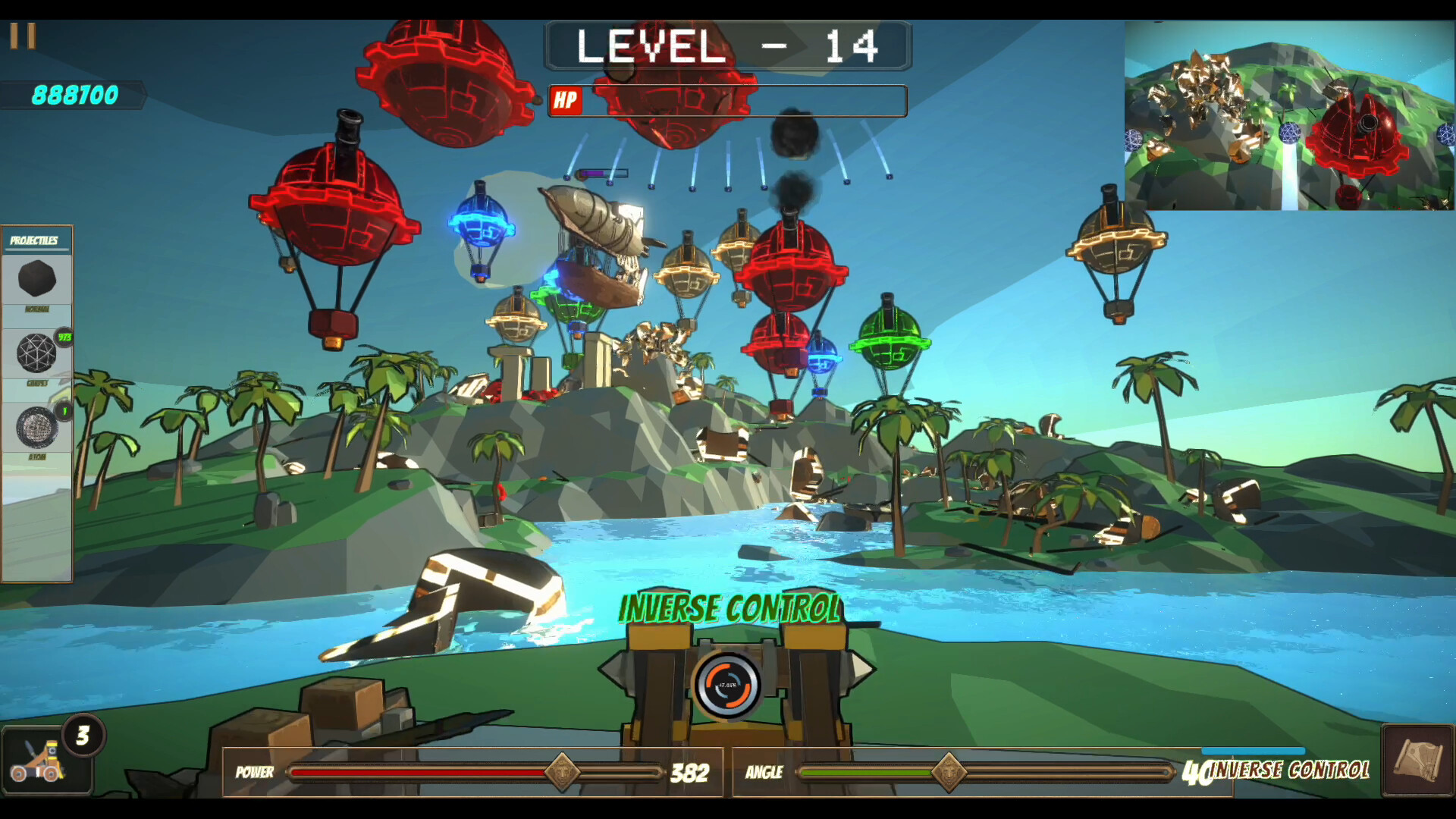Open the map scroll button
The image size is (1456, 819).
point(1417,761)
